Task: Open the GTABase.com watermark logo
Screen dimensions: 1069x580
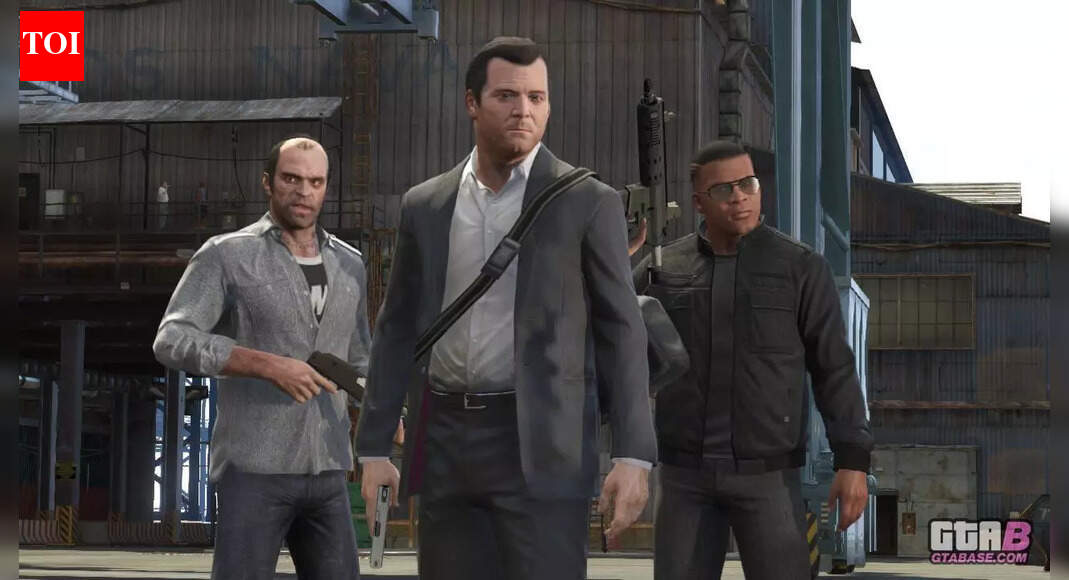Action: click(979, 542)
